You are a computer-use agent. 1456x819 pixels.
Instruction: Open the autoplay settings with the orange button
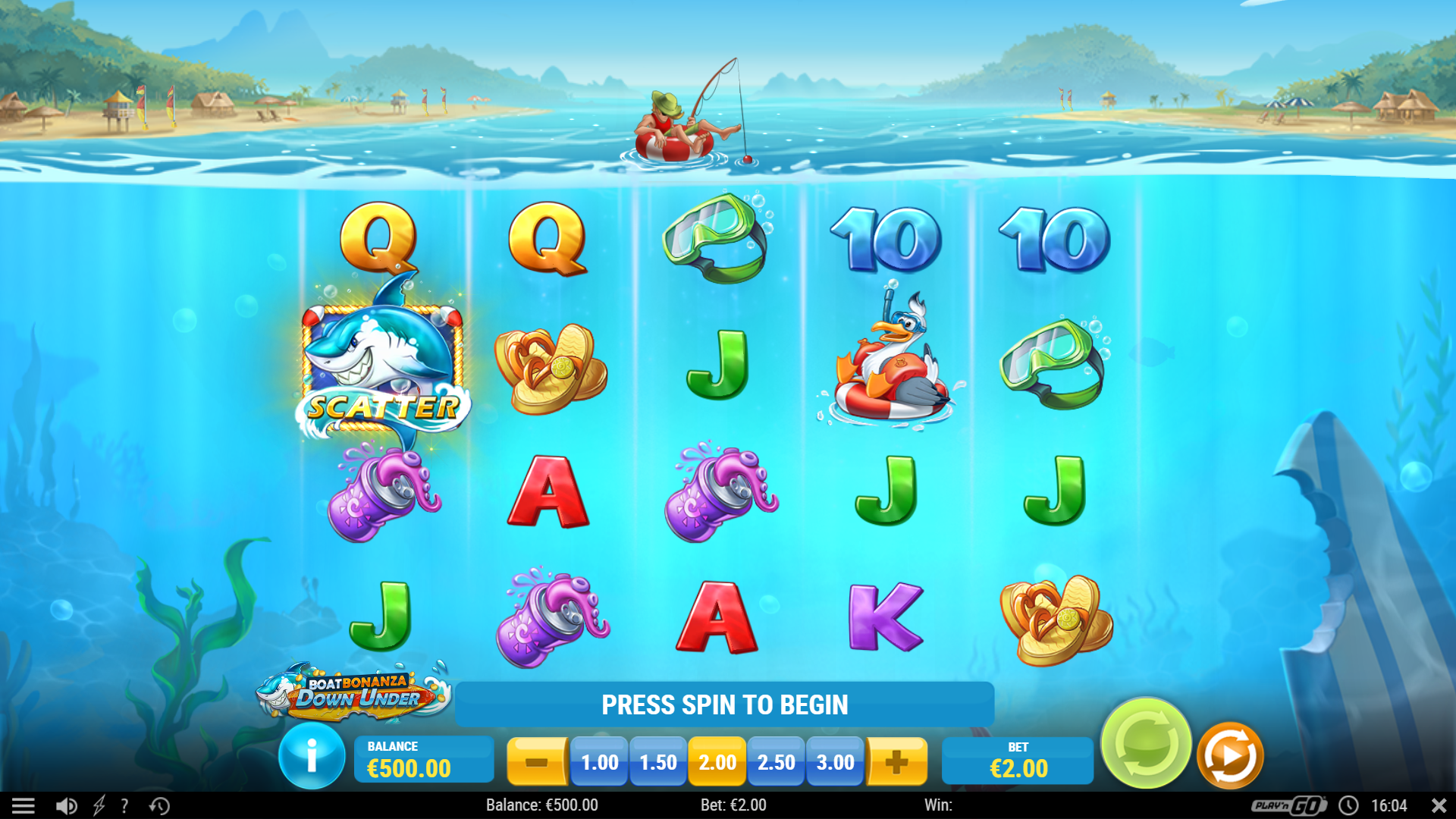click(x=1229, y=753)
